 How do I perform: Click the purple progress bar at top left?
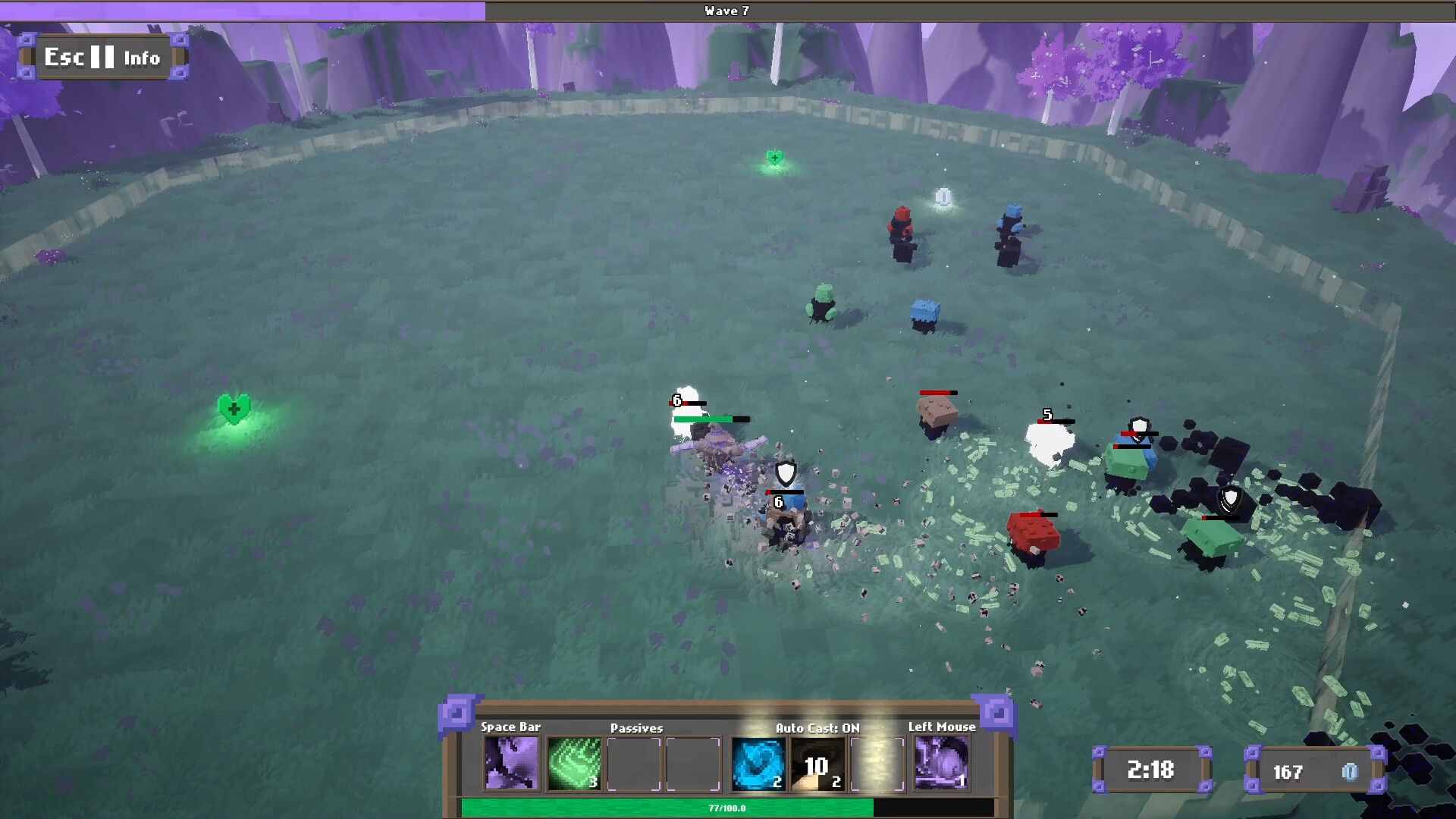[243, 11]
